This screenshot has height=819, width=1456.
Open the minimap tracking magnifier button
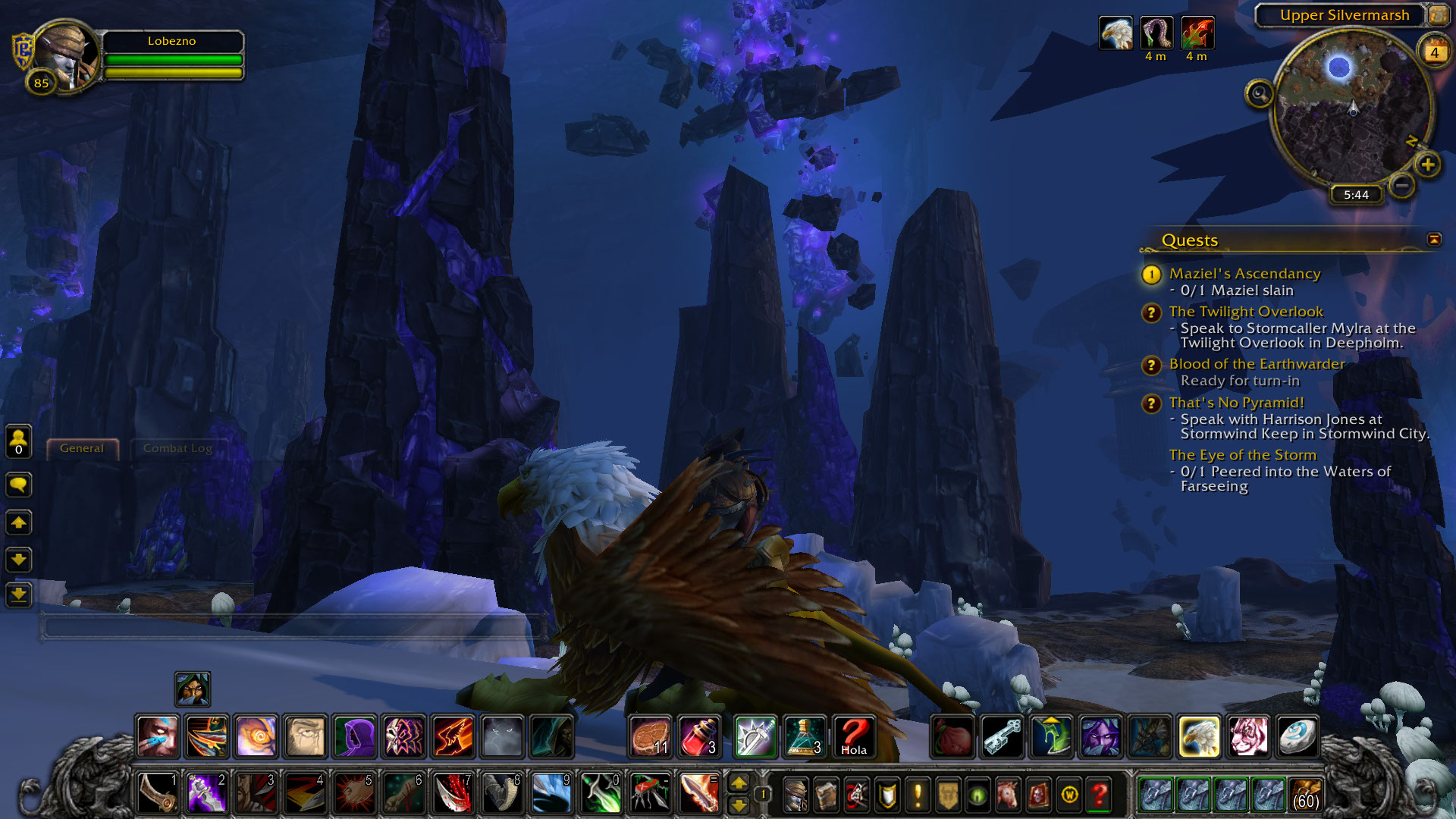click(1260, 94)
